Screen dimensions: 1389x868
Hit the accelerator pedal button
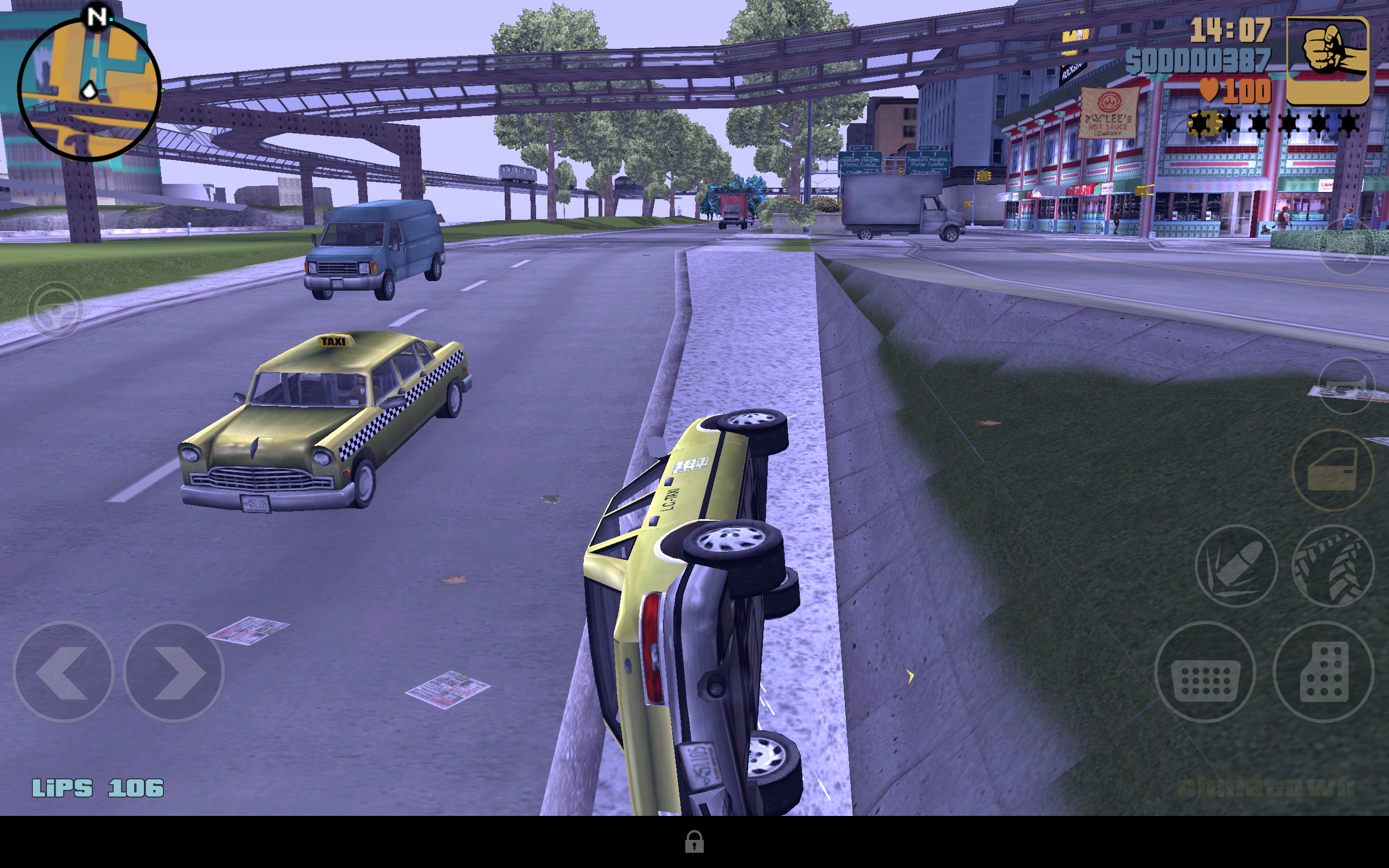(x=1323, y=672)
